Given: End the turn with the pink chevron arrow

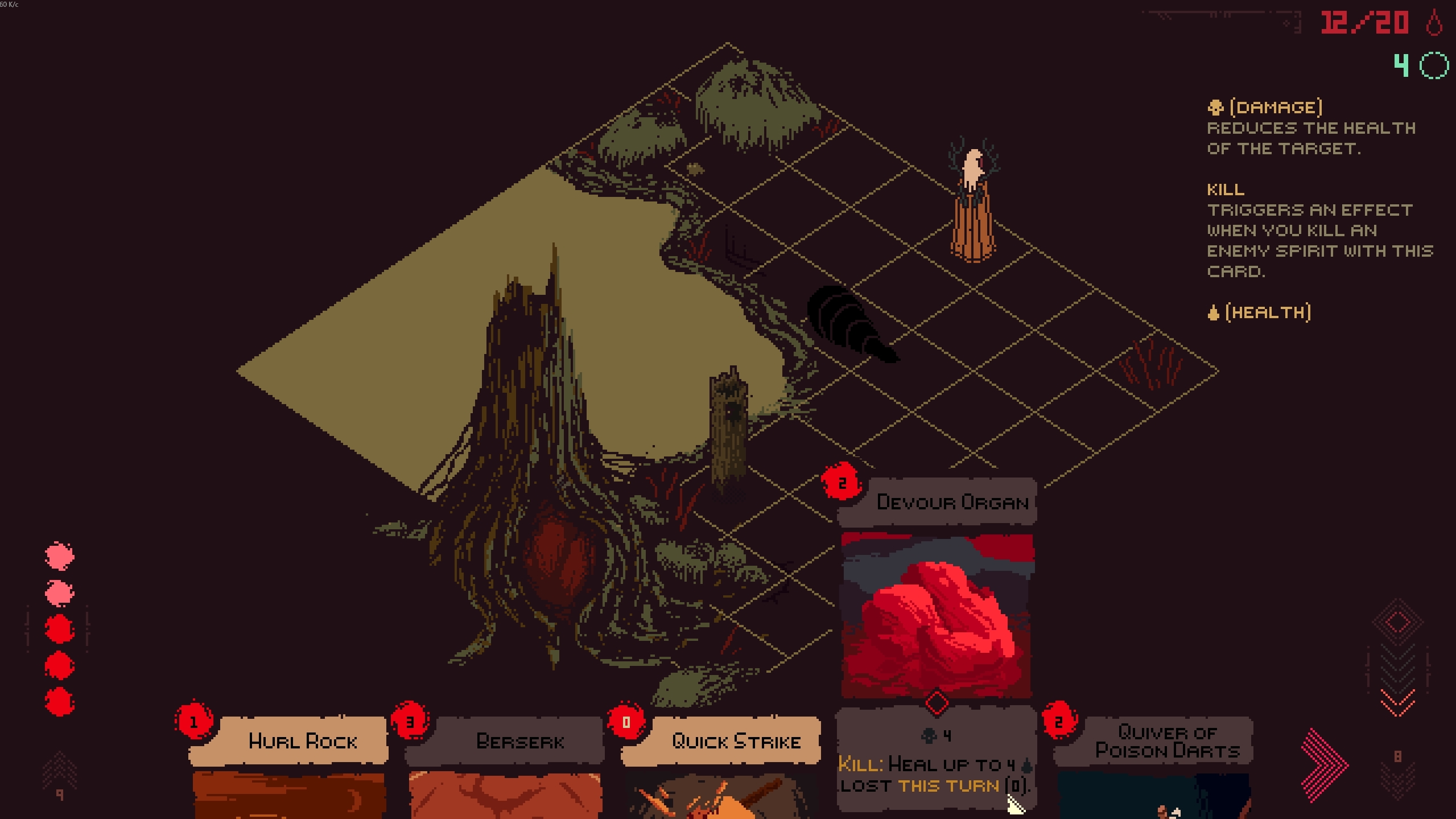Looking at the screenshot, I should coord(1325,764).
